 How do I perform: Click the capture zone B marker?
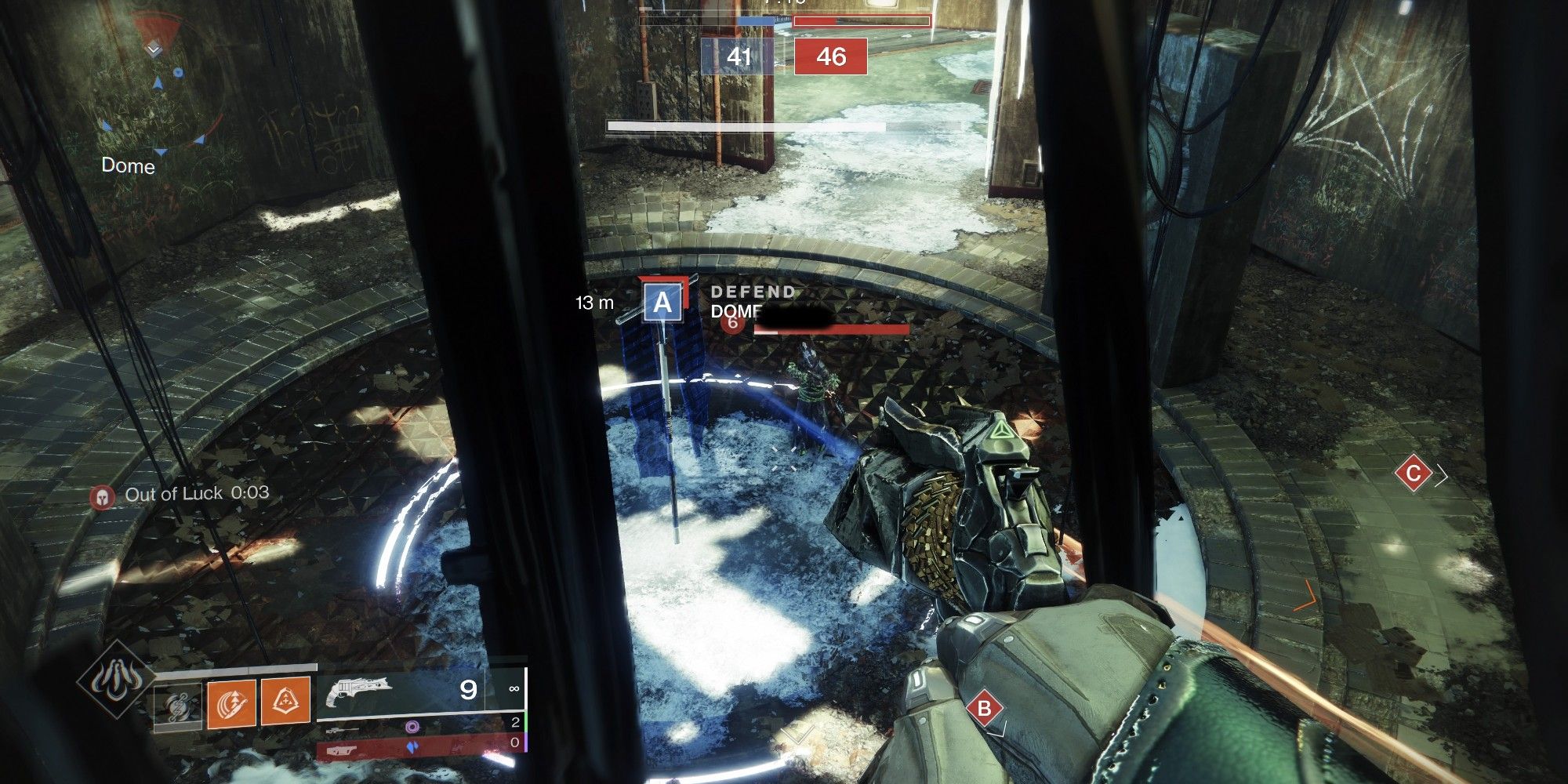click(x=985, y=706)
